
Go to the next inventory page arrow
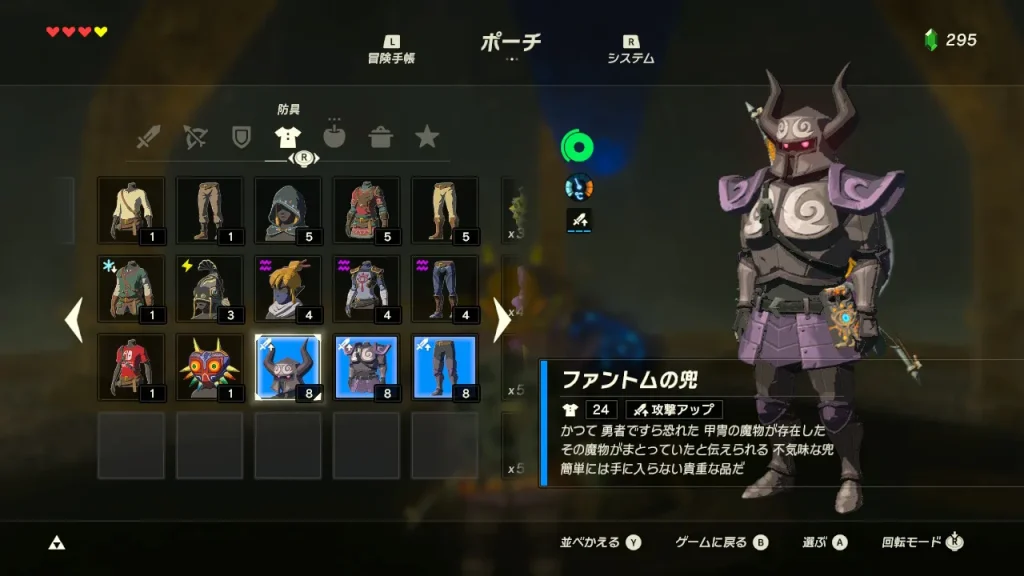pyautogui.click(x=502, y=320)
